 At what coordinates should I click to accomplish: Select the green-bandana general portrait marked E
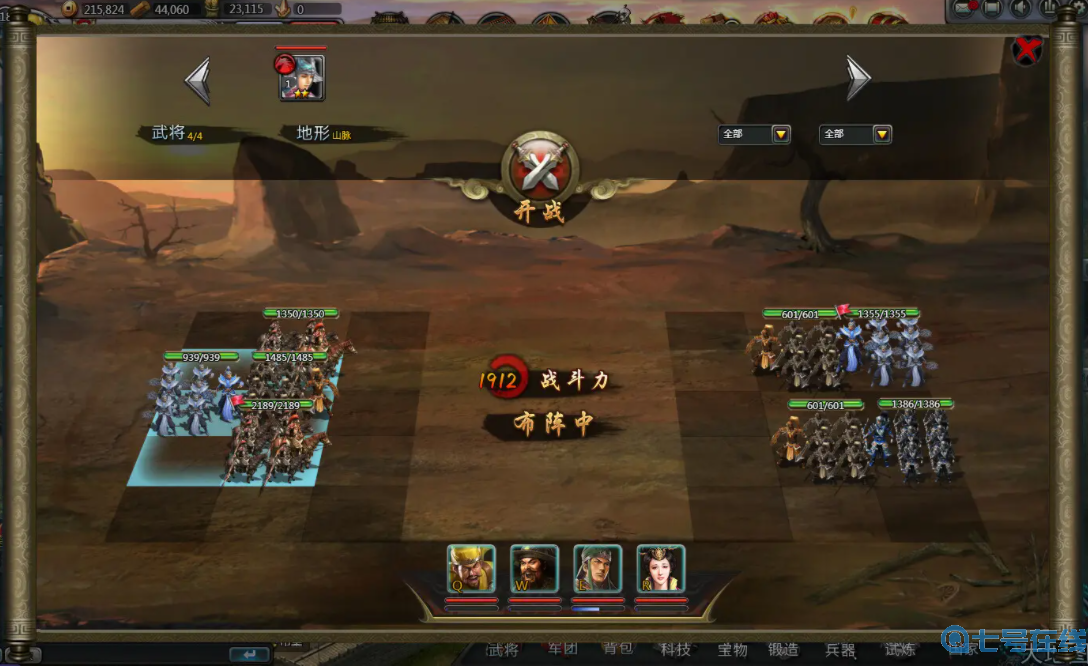click(x=598, y=569)
